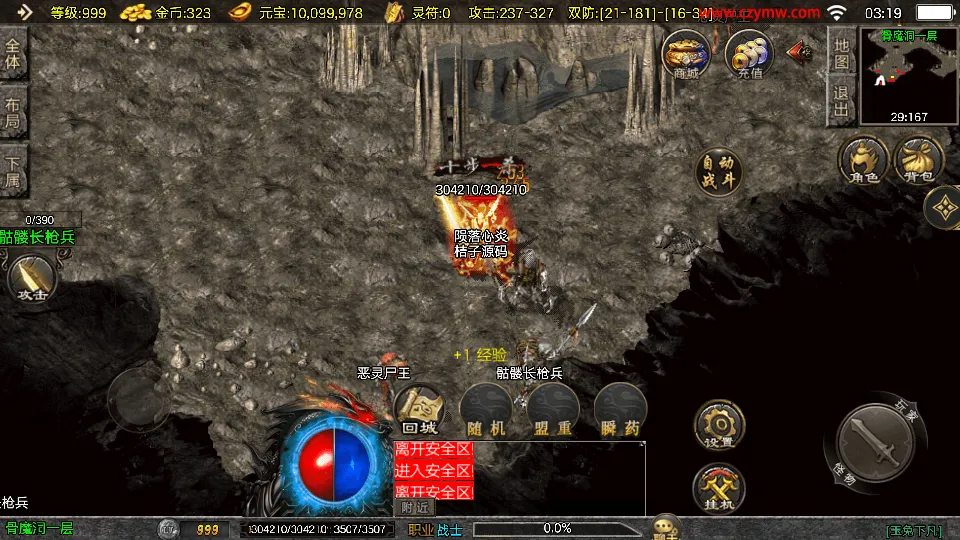Activate the 随机 random teleport slot

(x=485, y=410)
